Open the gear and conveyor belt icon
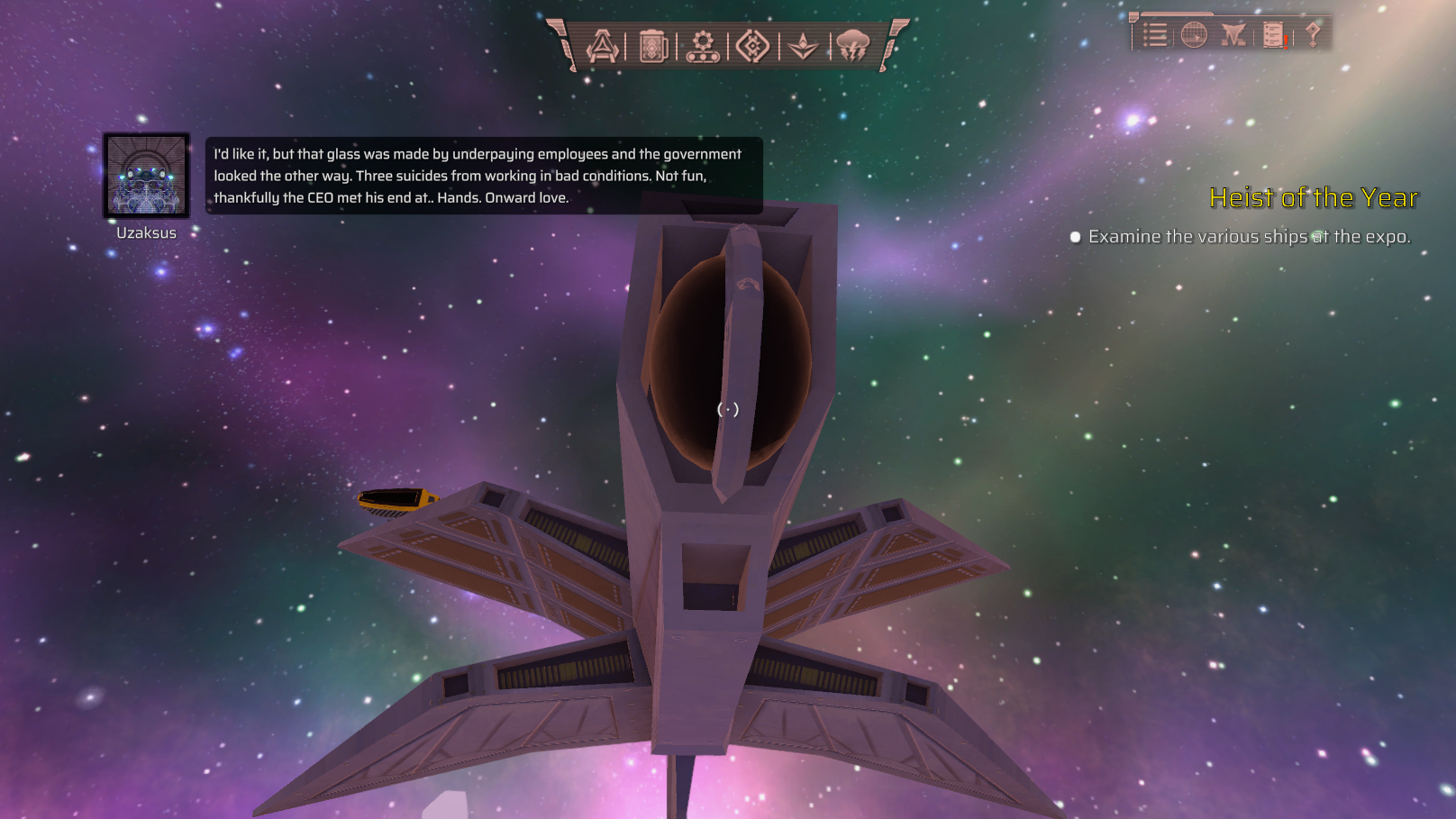Screen dimensions: 1456x819 703,46
